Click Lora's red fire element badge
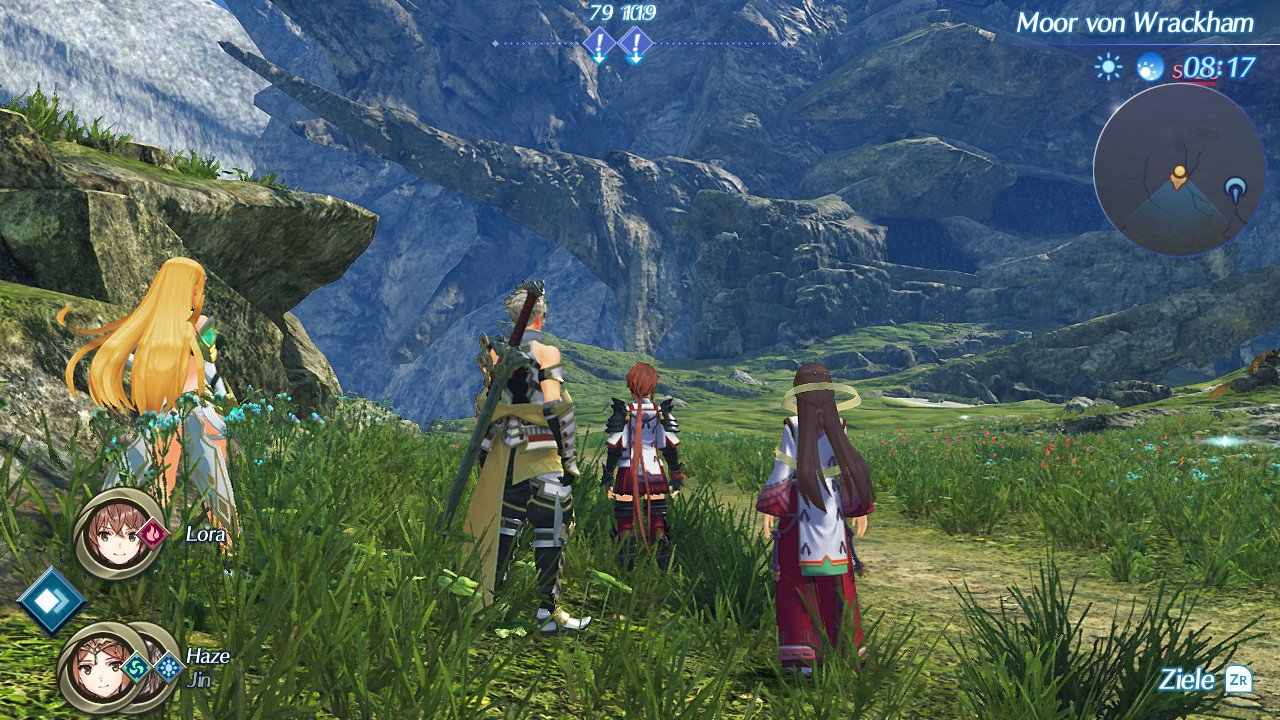 pos(154,534)
